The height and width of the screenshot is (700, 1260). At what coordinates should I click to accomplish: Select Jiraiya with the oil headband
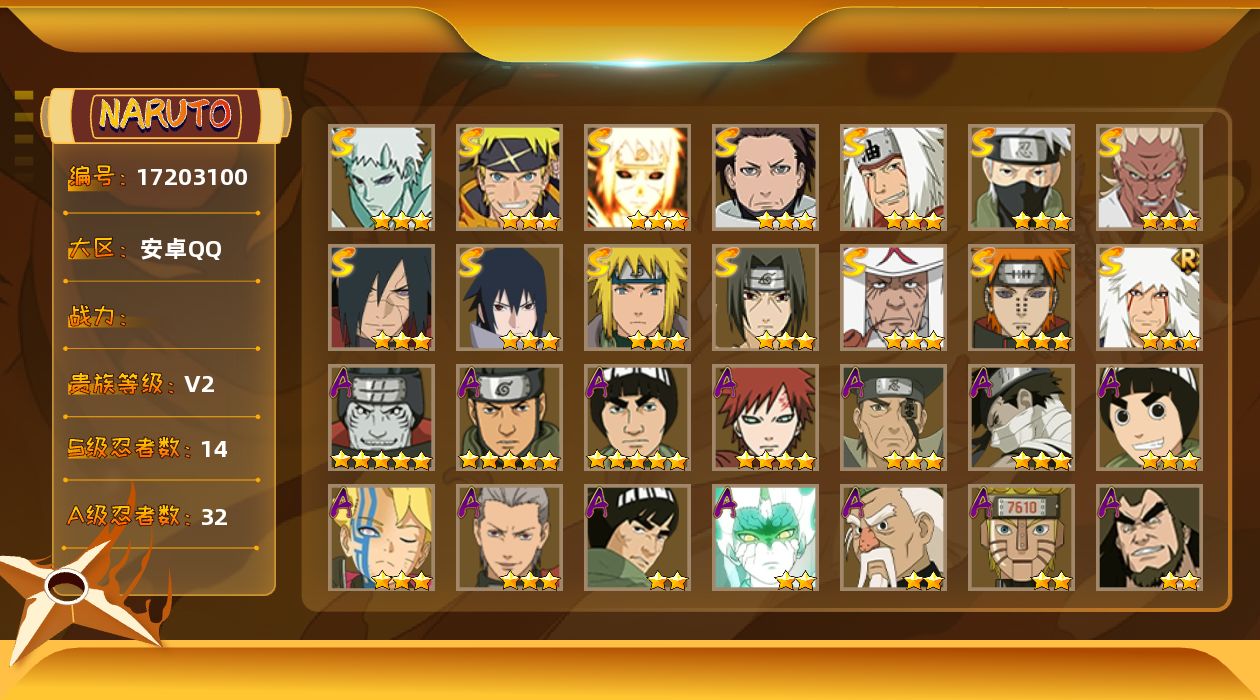893,178
